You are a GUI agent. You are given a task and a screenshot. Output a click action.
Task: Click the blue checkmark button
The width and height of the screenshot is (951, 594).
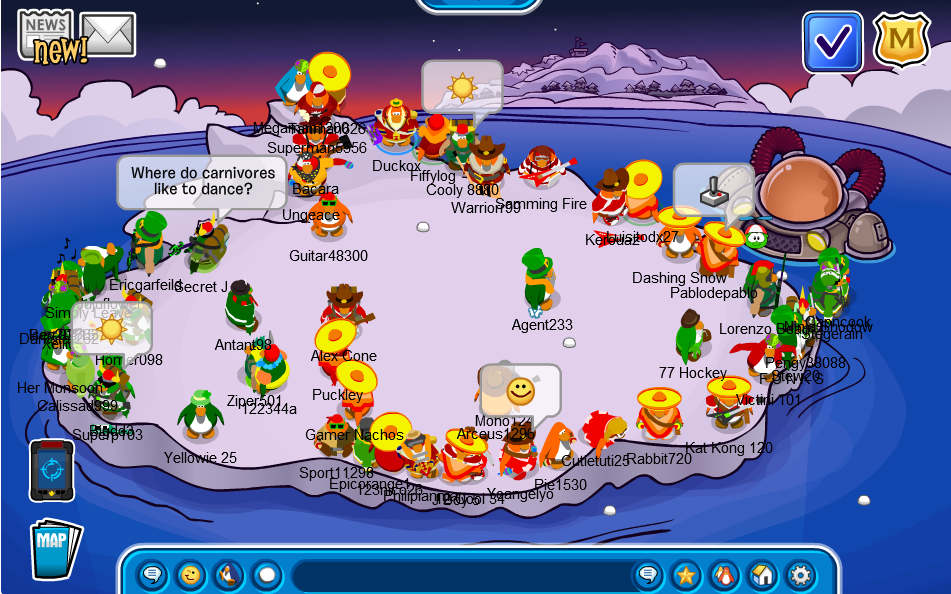click(x=832, y=41)
